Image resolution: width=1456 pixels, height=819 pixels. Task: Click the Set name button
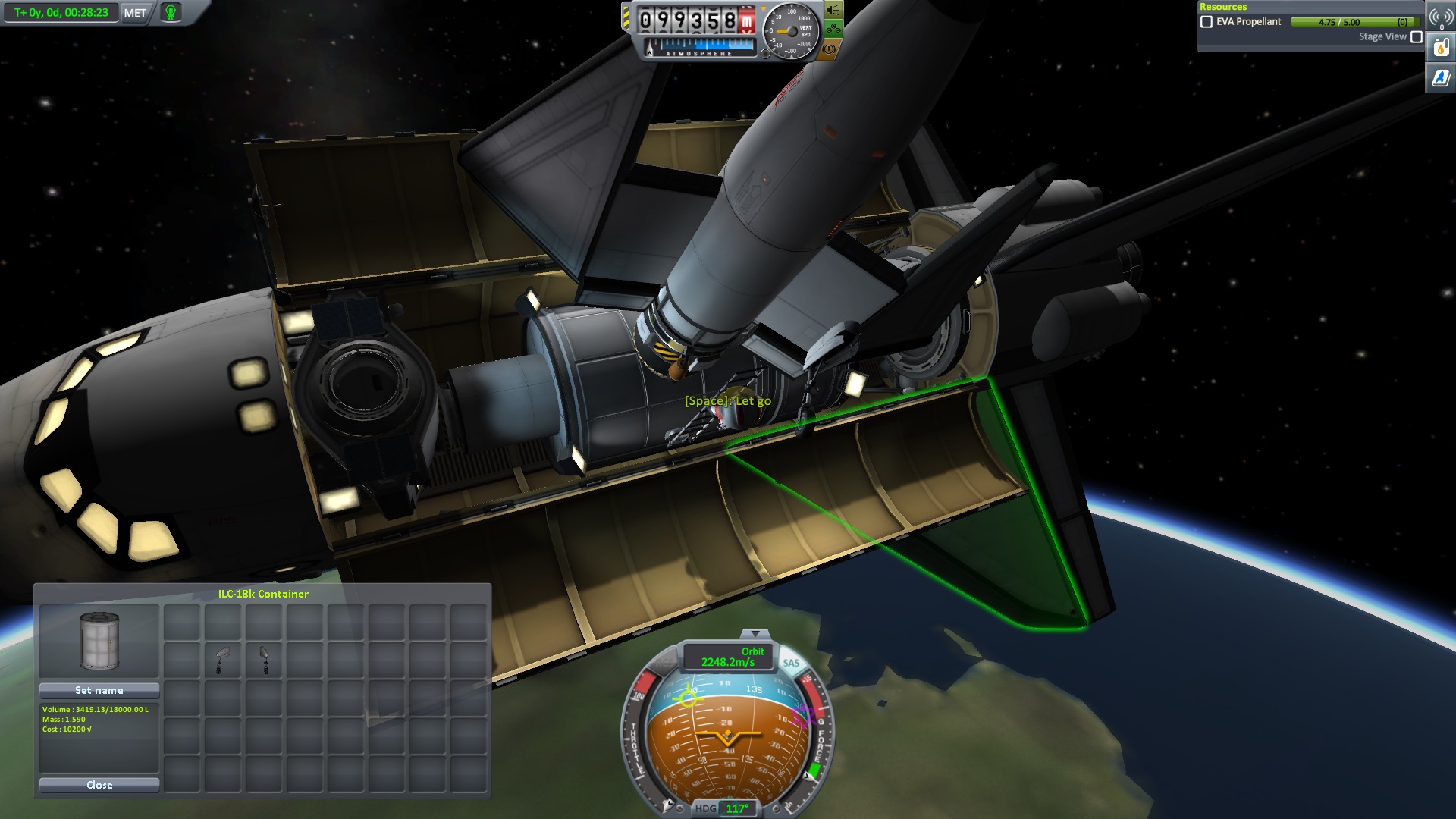pos(99,690)
